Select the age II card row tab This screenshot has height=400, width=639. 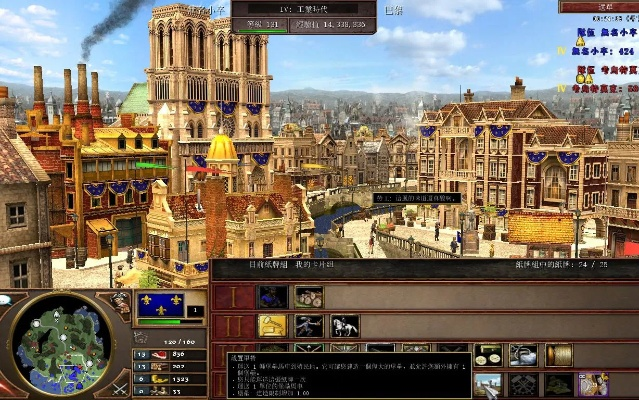pos(231,327)
